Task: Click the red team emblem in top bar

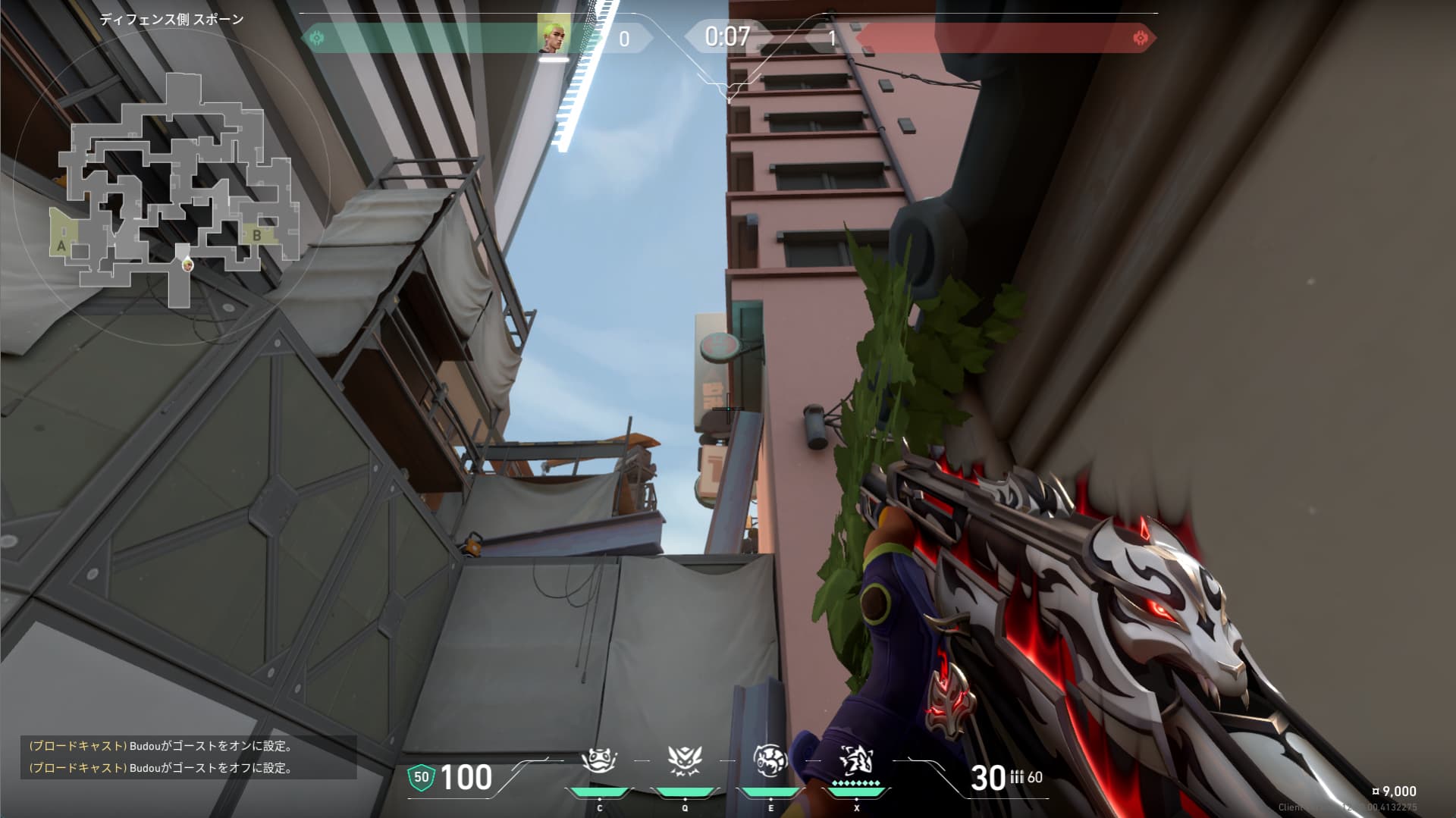Action: click(x=1140, y=37)
